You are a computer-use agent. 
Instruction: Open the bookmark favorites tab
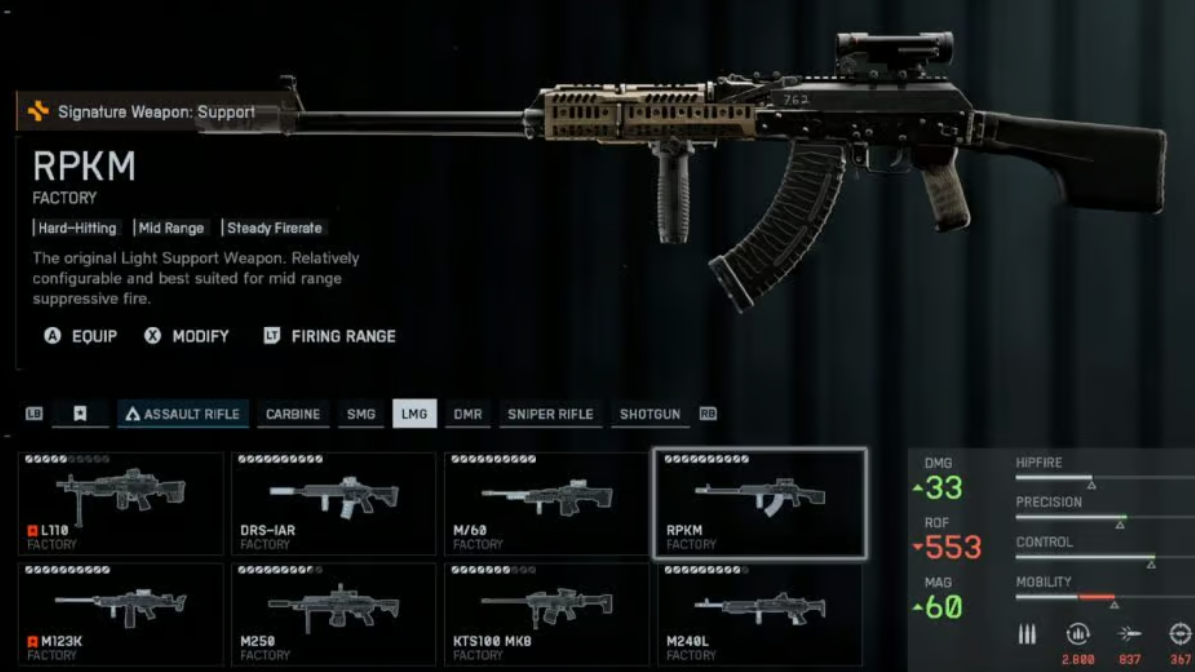(x=80, y=414)
